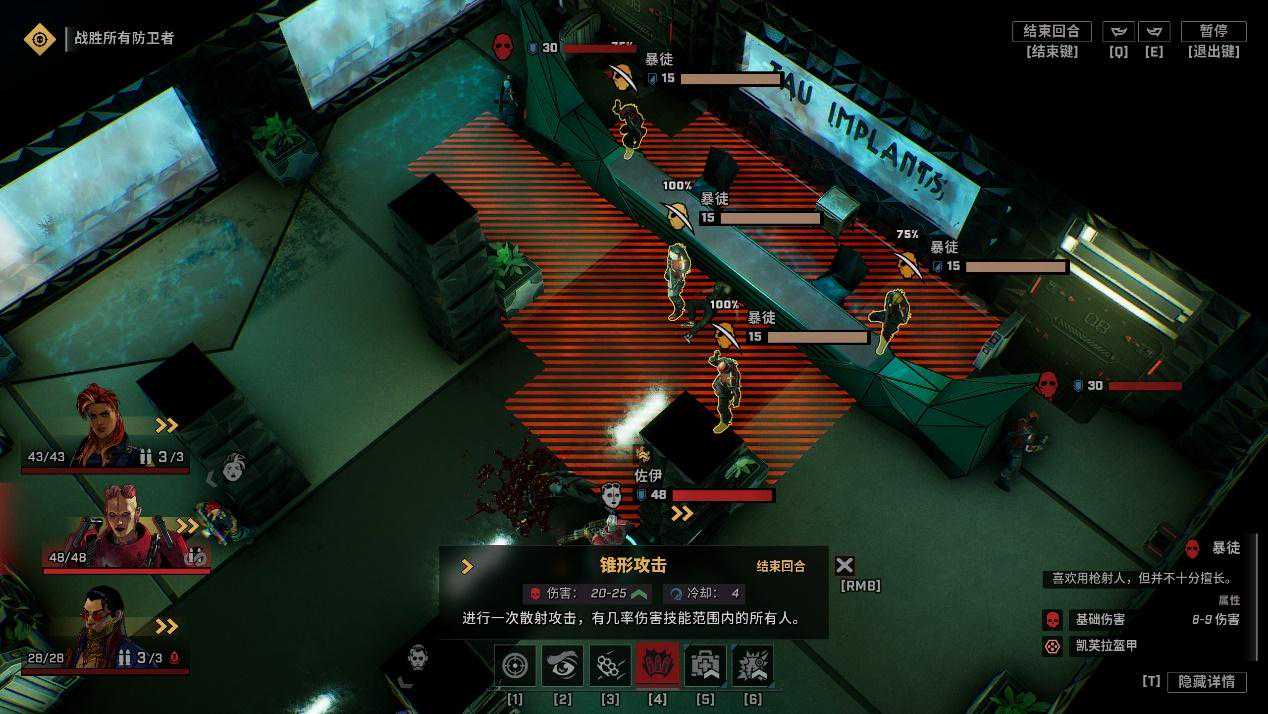Click the objective tracker diamond icon
The width and height of the screenshot is (1268, 714).
[x=40, y=39]
